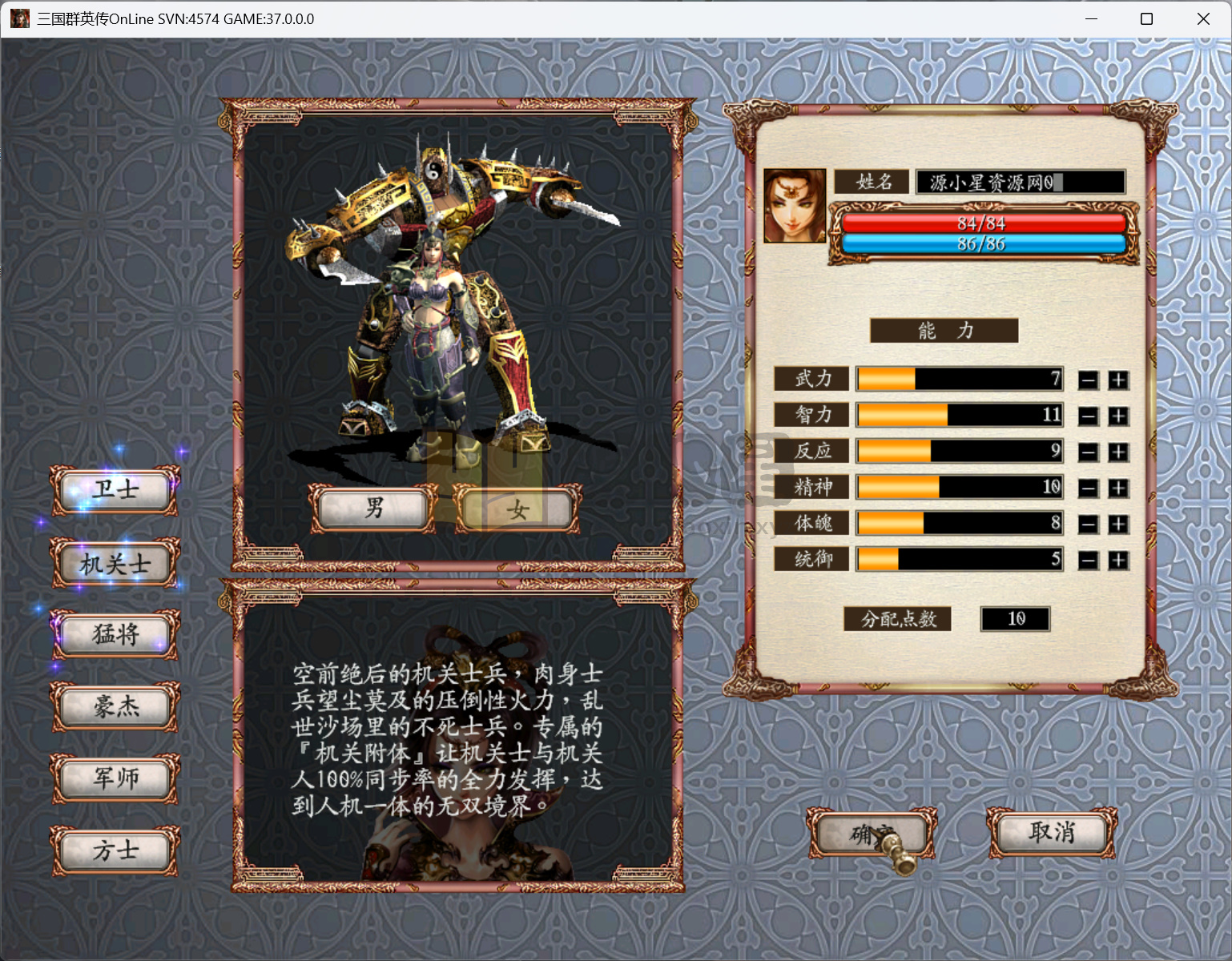
Task: Click the name input field
Action: (x=1020, y=182)
